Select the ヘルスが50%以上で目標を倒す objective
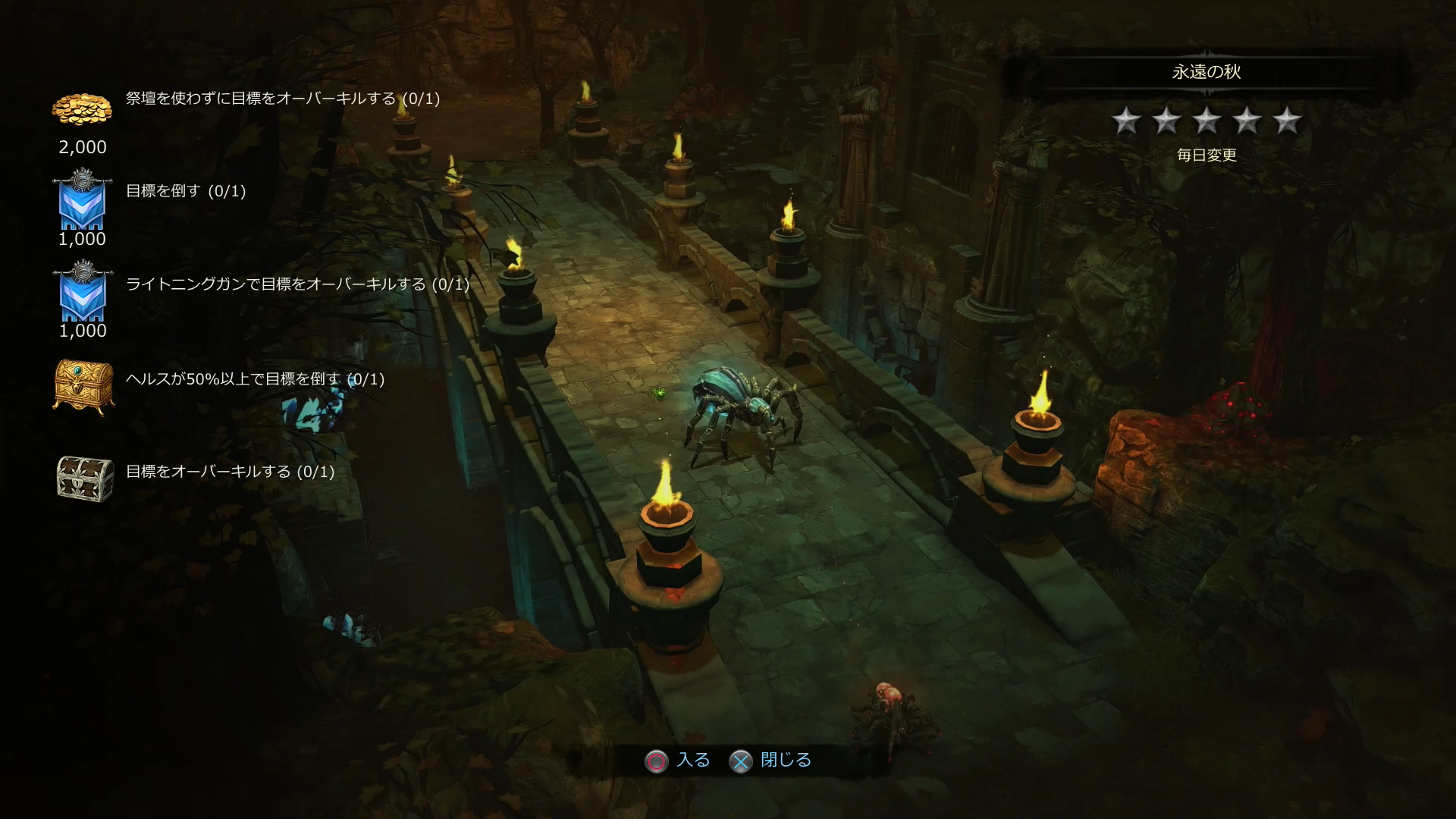This screenshot has width=1456, height=819. tap(255, 379)
